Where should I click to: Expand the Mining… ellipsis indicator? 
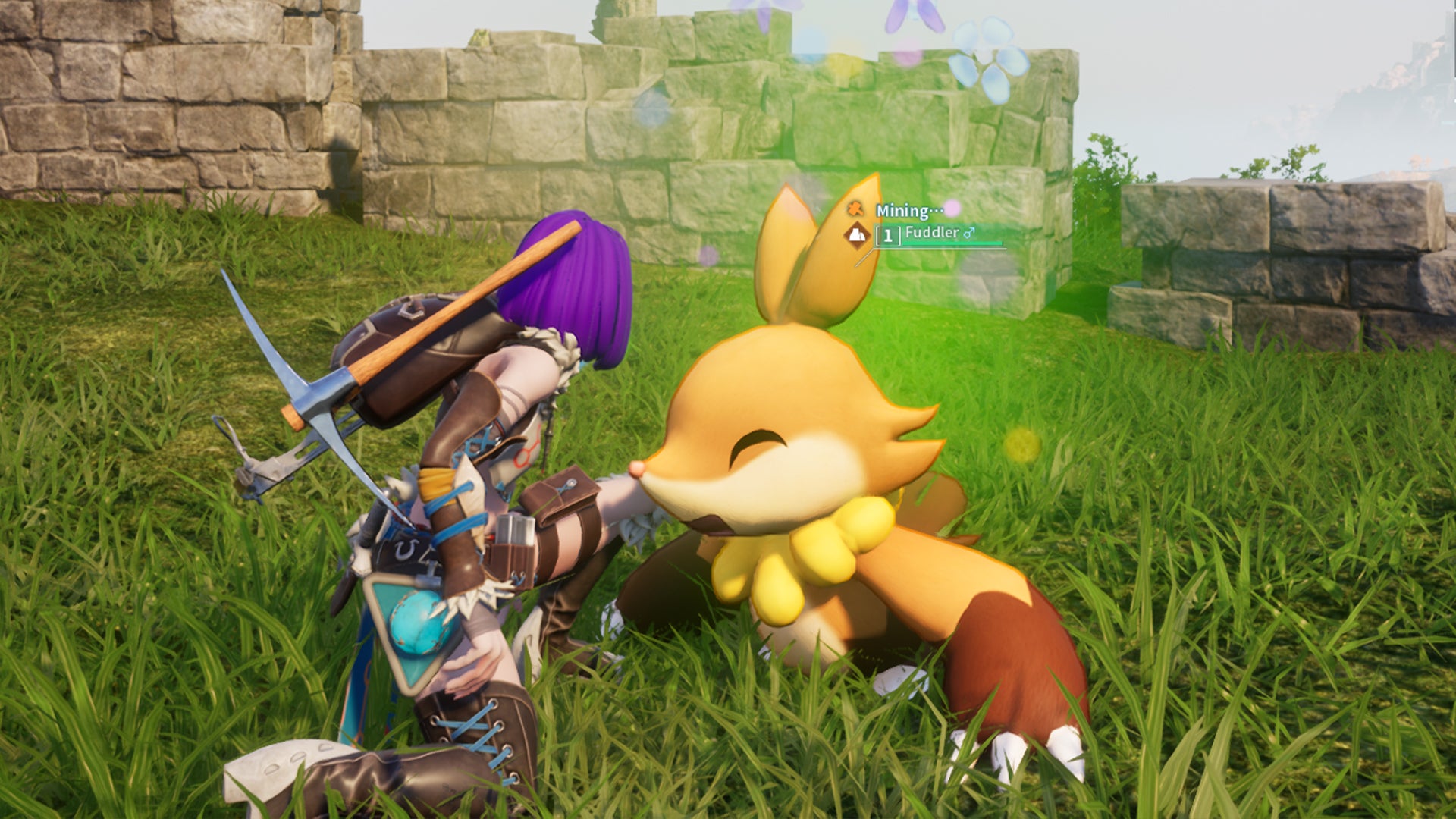(937, 209)
